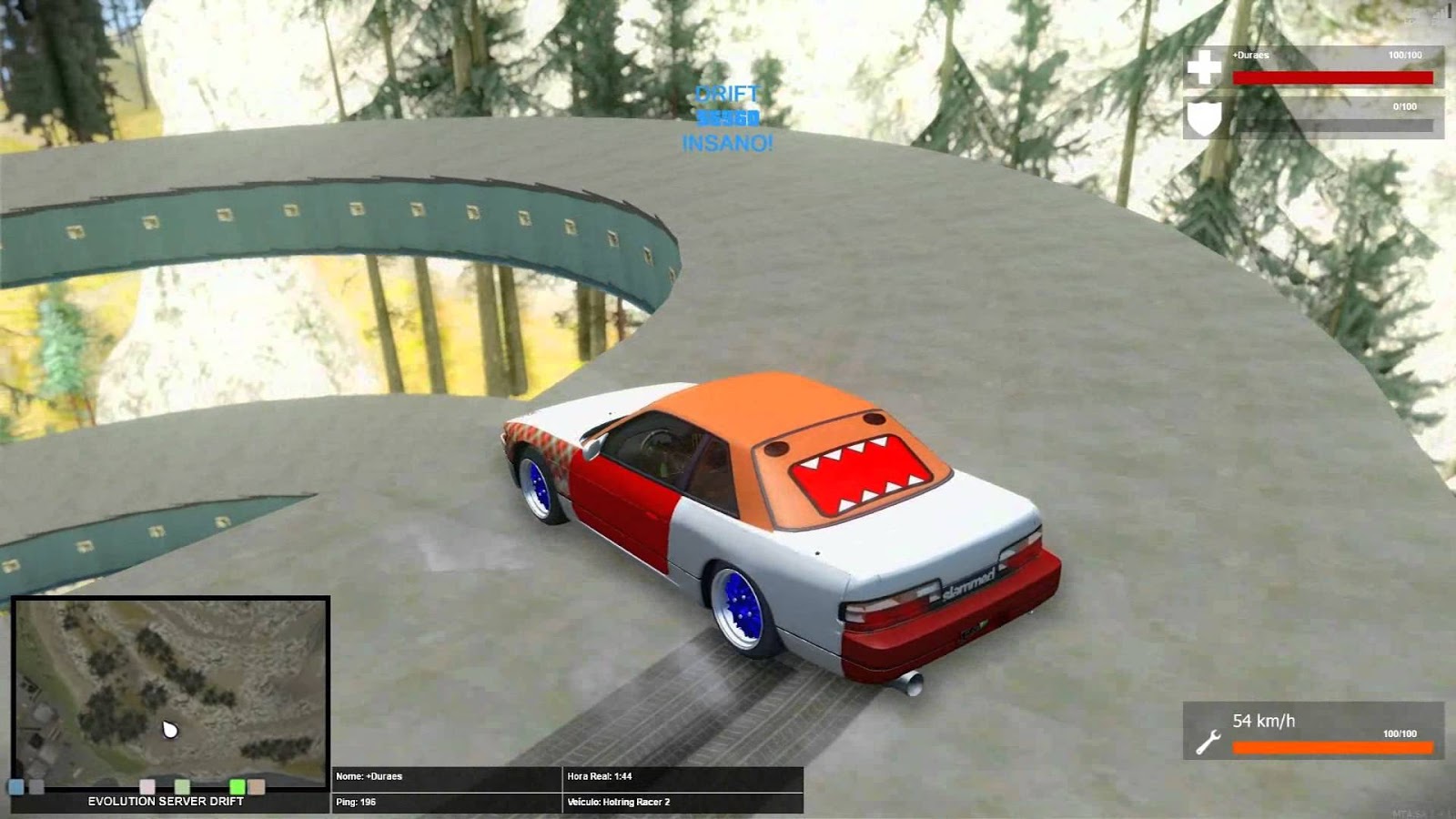Image resolution: width=1456 pixels, height=819 pixels.
Task: Click the '54 km/h' speed display
Action: click(x=1265, y=719)
